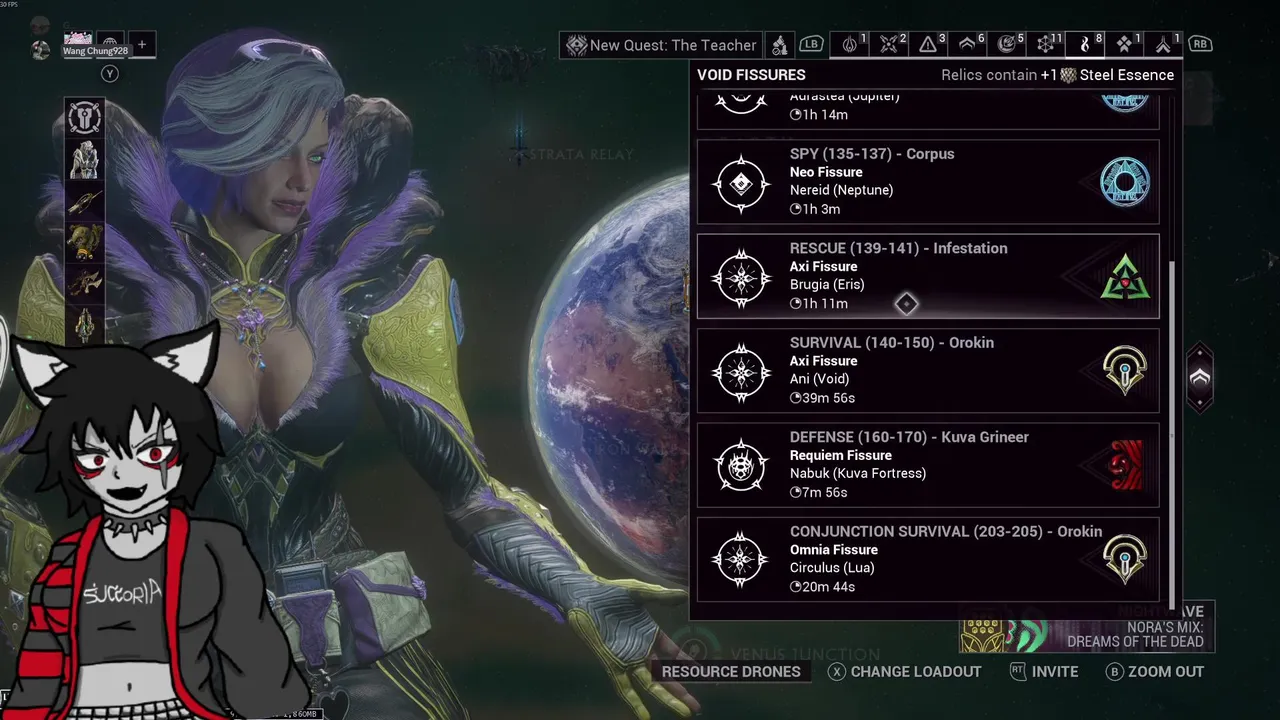Expand the up-arrow panel toggle on the right edge
The height and width of the screenshot is (720, 1280).
[1199, 378]
